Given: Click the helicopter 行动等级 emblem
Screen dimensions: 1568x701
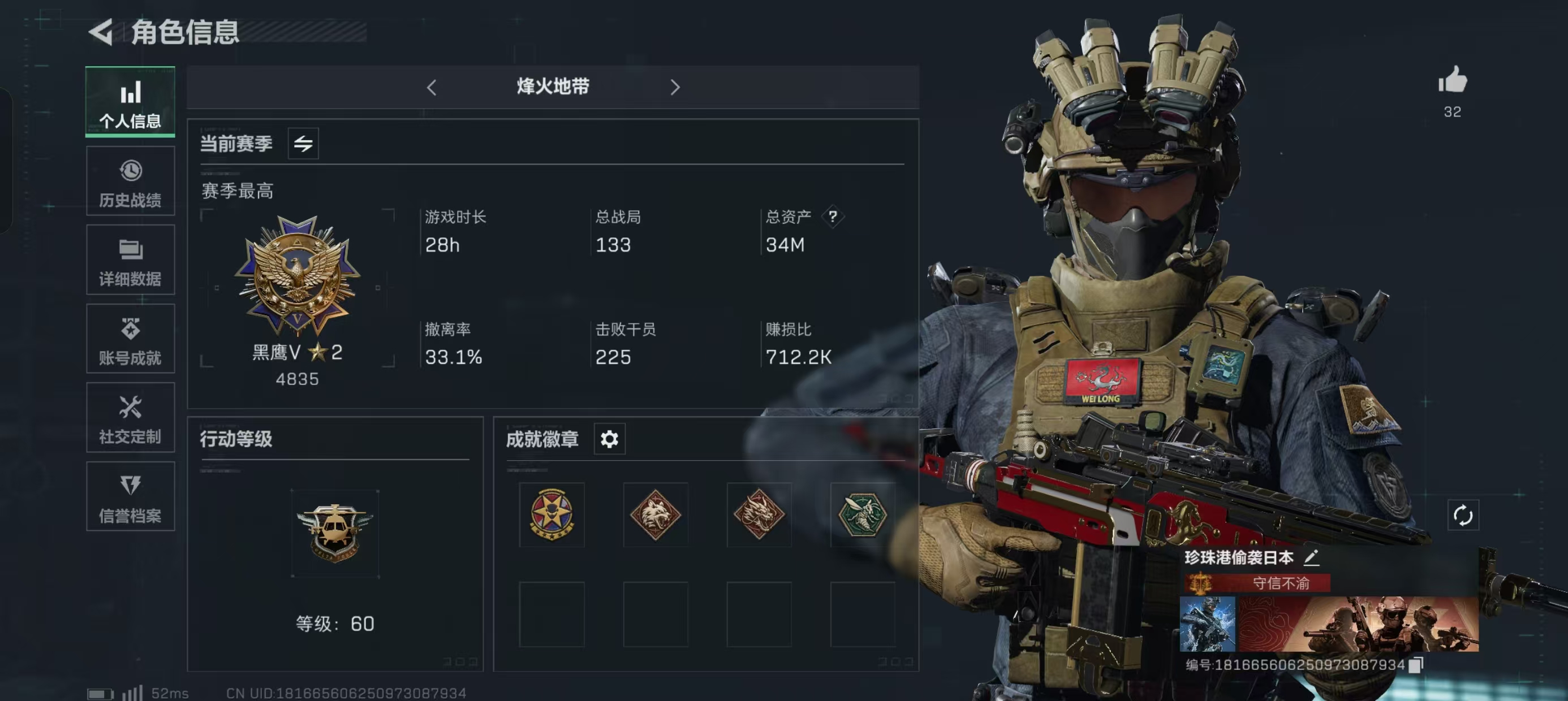Looking at the screenshot, I should (335, 533).
